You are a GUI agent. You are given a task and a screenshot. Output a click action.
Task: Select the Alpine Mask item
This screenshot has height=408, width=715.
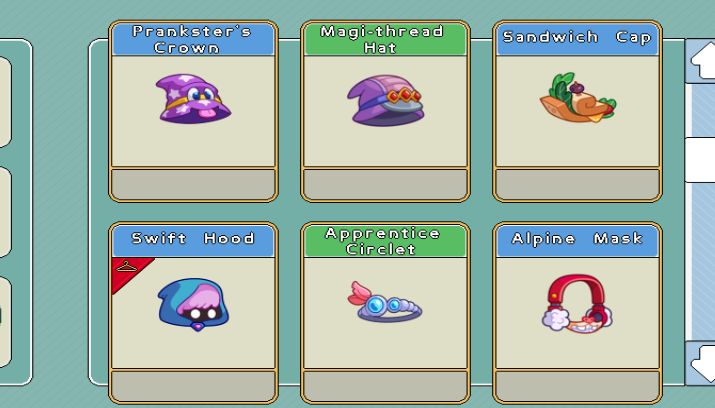(x=577, y=312)
